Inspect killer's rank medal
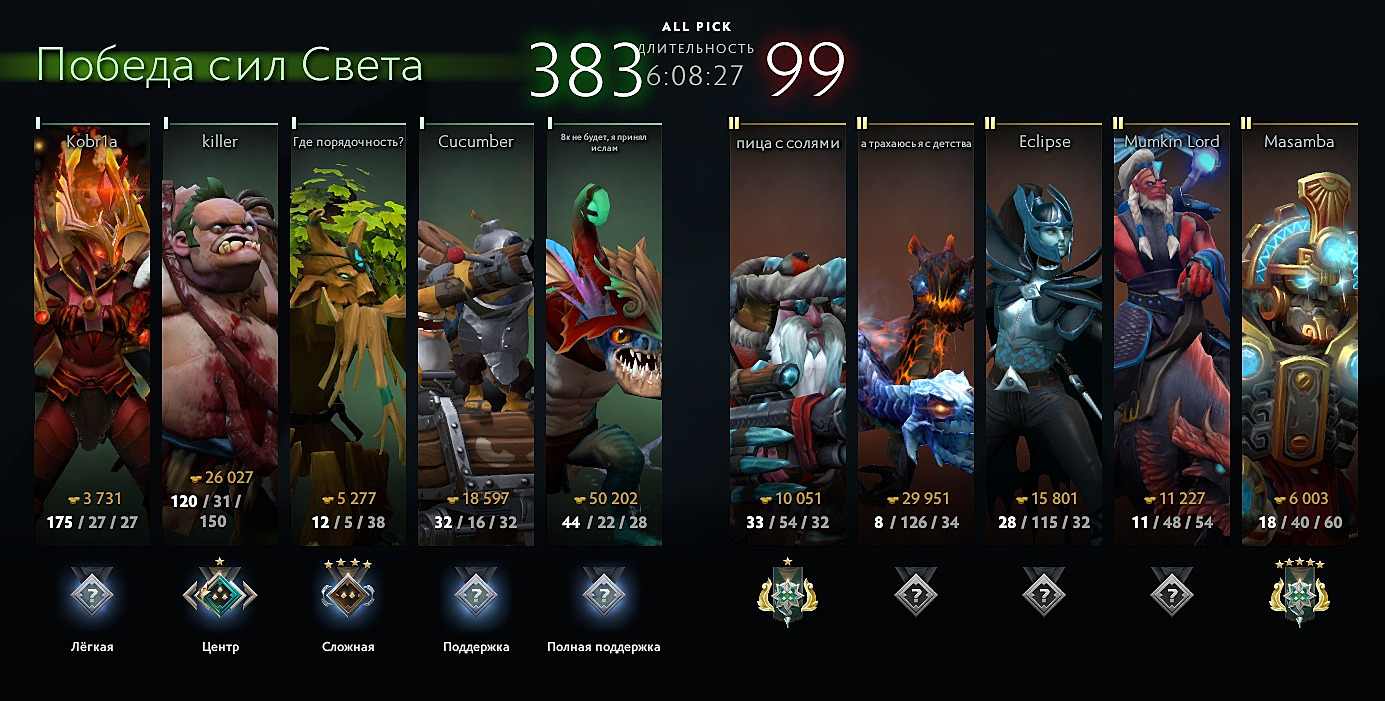The height and width of the screenshot is (701, 1385). click(220, 596)
